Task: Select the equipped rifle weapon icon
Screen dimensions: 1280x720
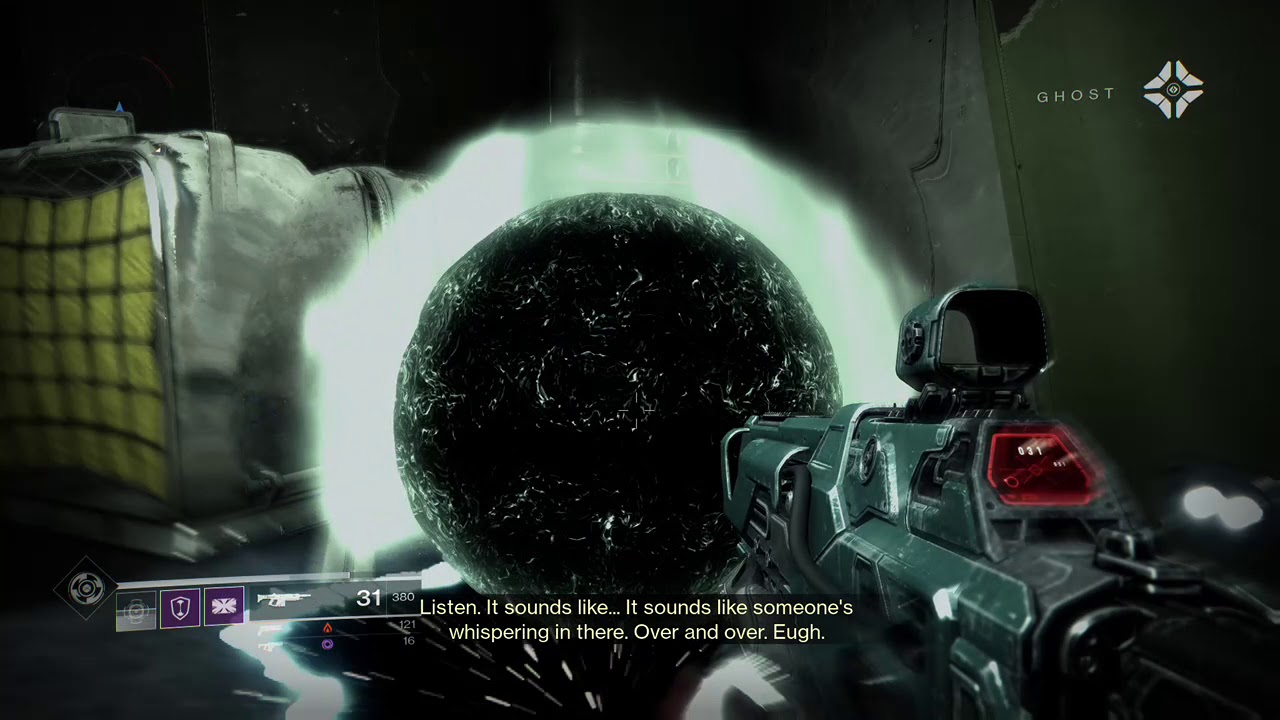Action: pos(285,599)
